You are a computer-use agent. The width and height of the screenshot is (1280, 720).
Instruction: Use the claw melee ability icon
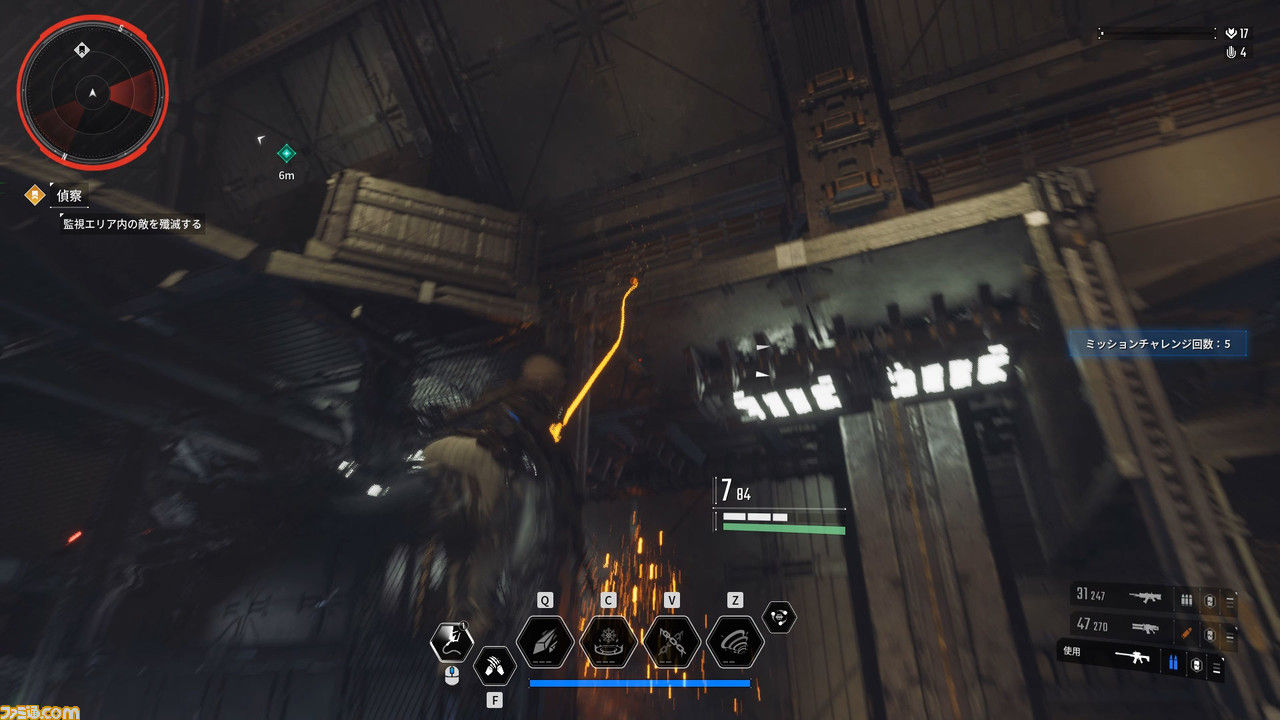click(494, 664)
